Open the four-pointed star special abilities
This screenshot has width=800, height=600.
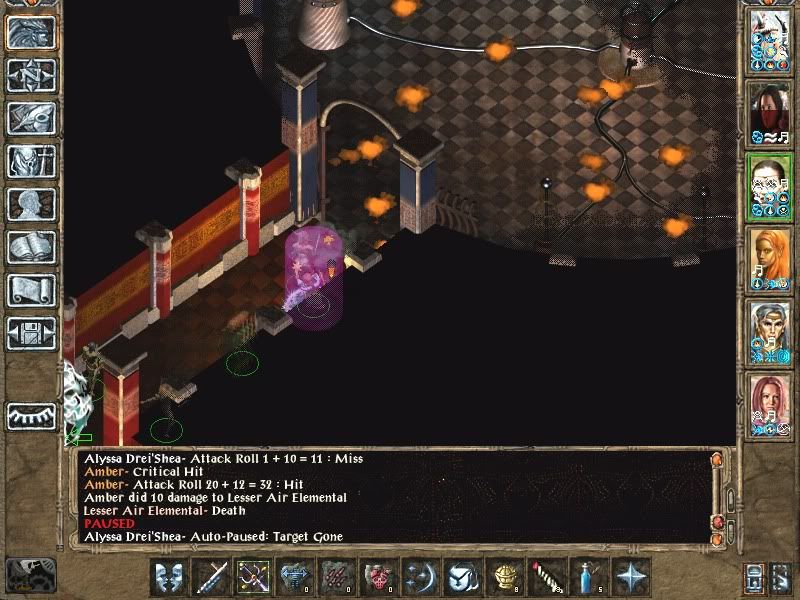click(x=631, y=577)
